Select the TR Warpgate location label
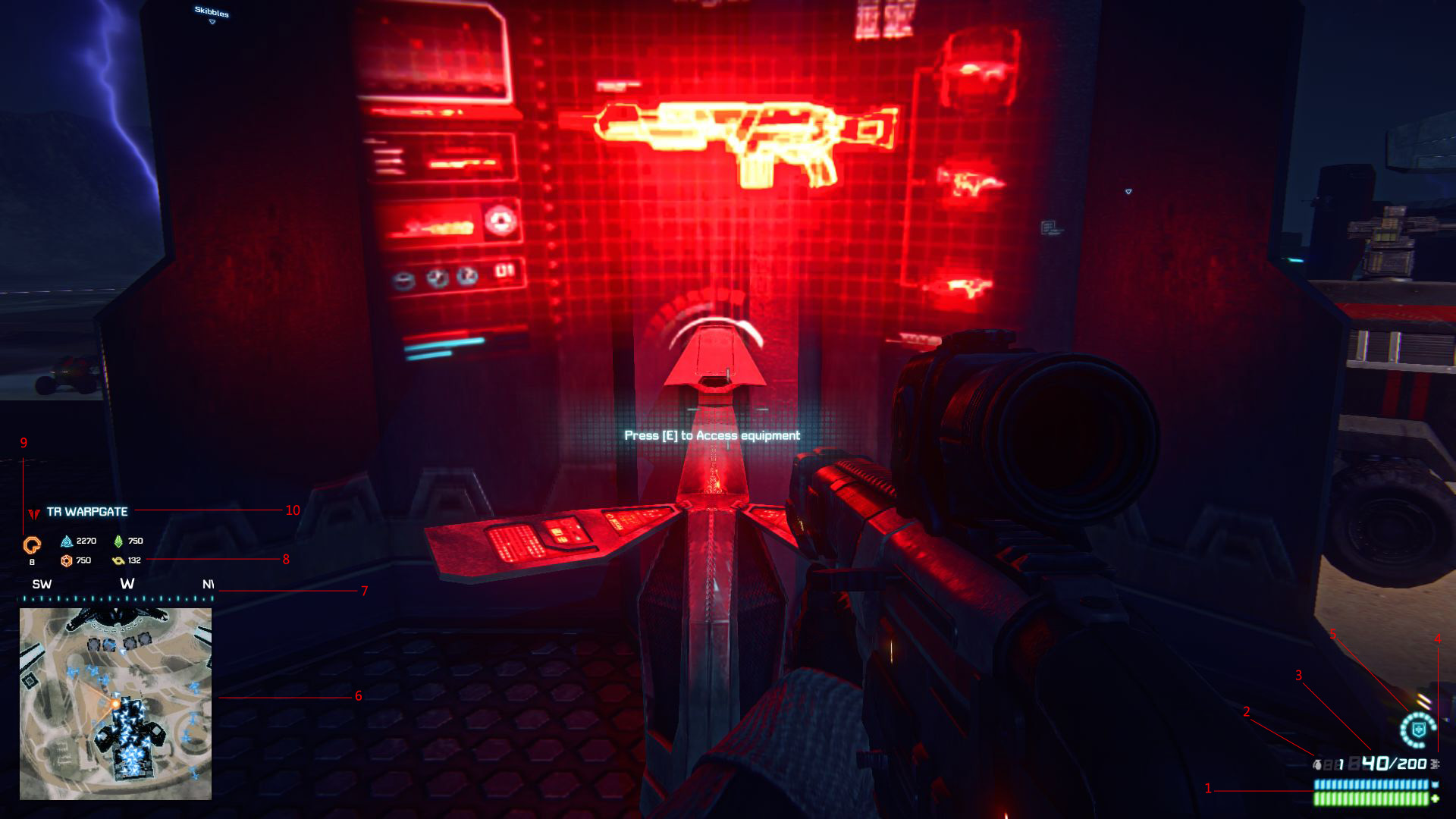 (87, 512)
